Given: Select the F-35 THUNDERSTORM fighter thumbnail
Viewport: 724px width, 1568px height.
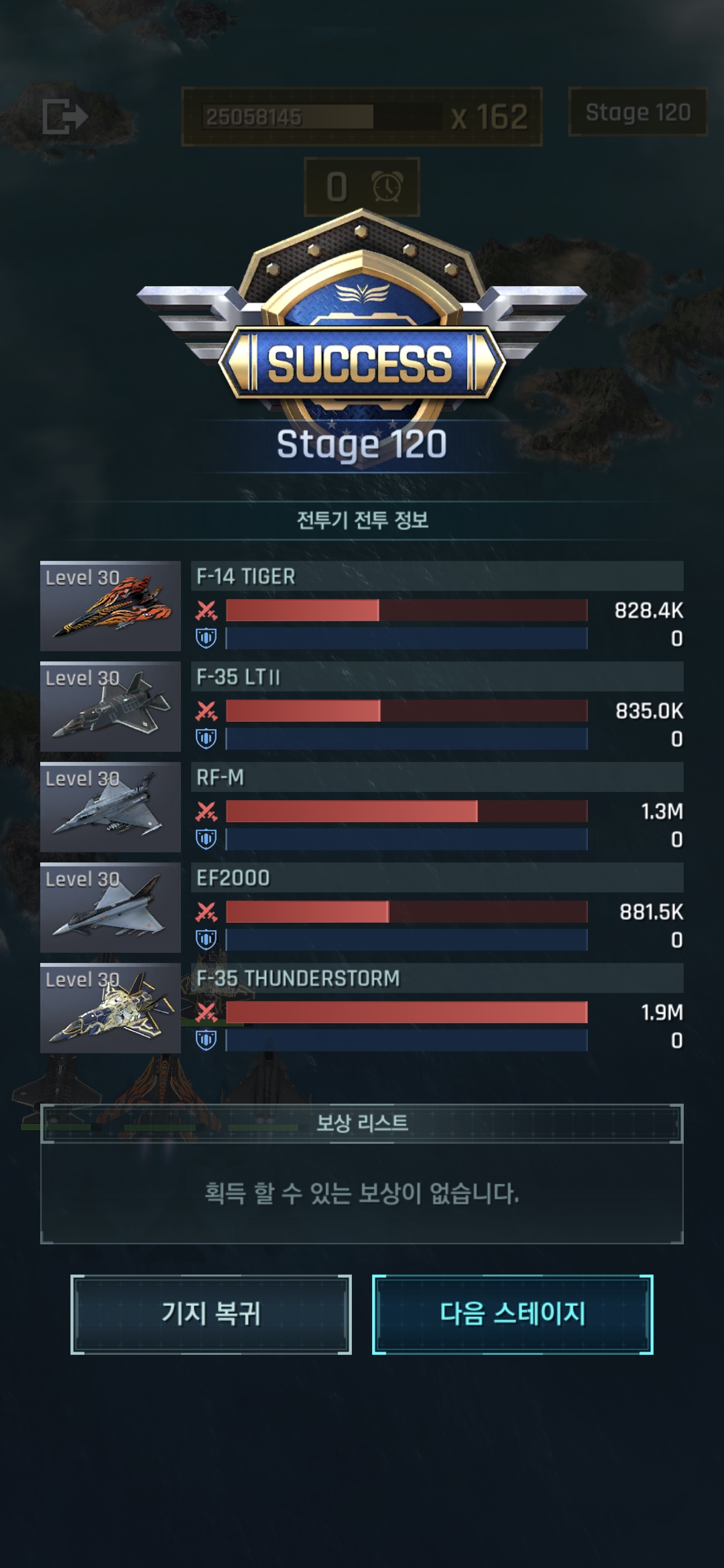Looking at the screenshot, I should (x=111, y=1008).
